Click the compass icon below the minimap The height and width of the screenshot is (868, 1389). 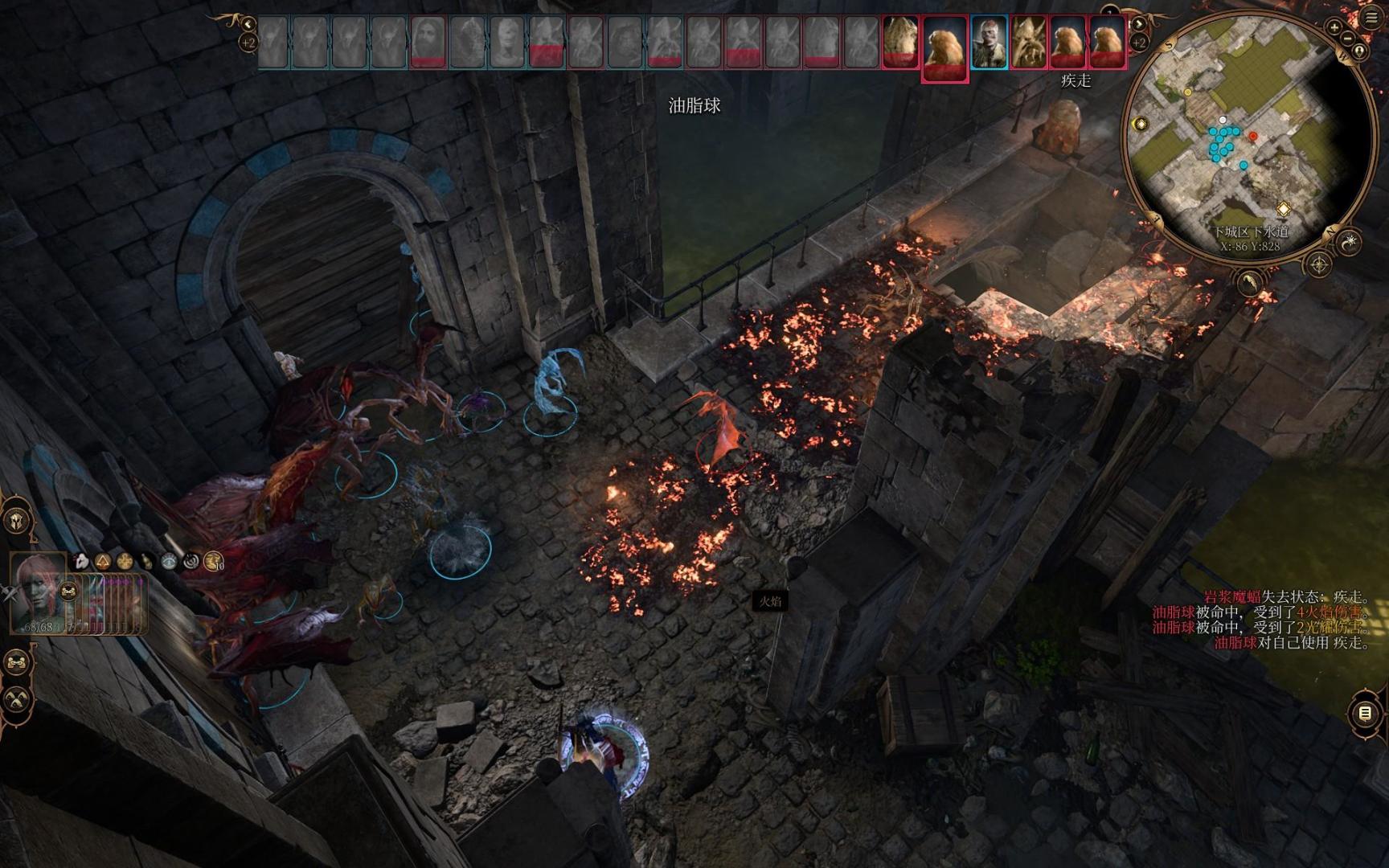coord(1319,264)
